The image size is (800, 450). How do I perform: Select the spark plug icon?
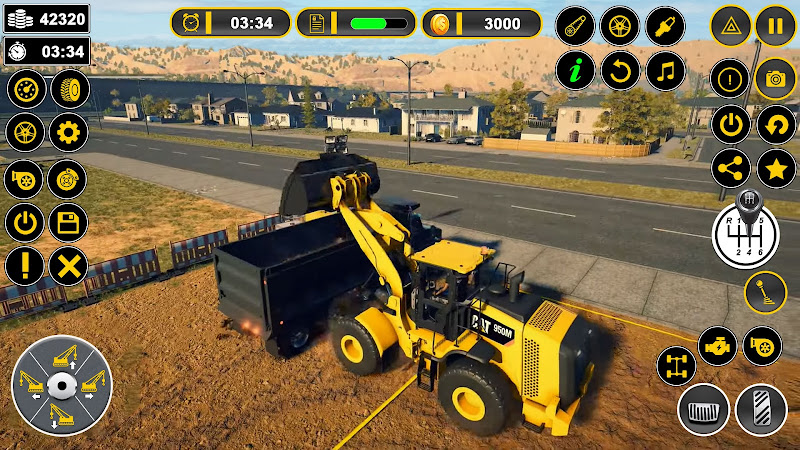pyautogui.click(x=665, y=25)
